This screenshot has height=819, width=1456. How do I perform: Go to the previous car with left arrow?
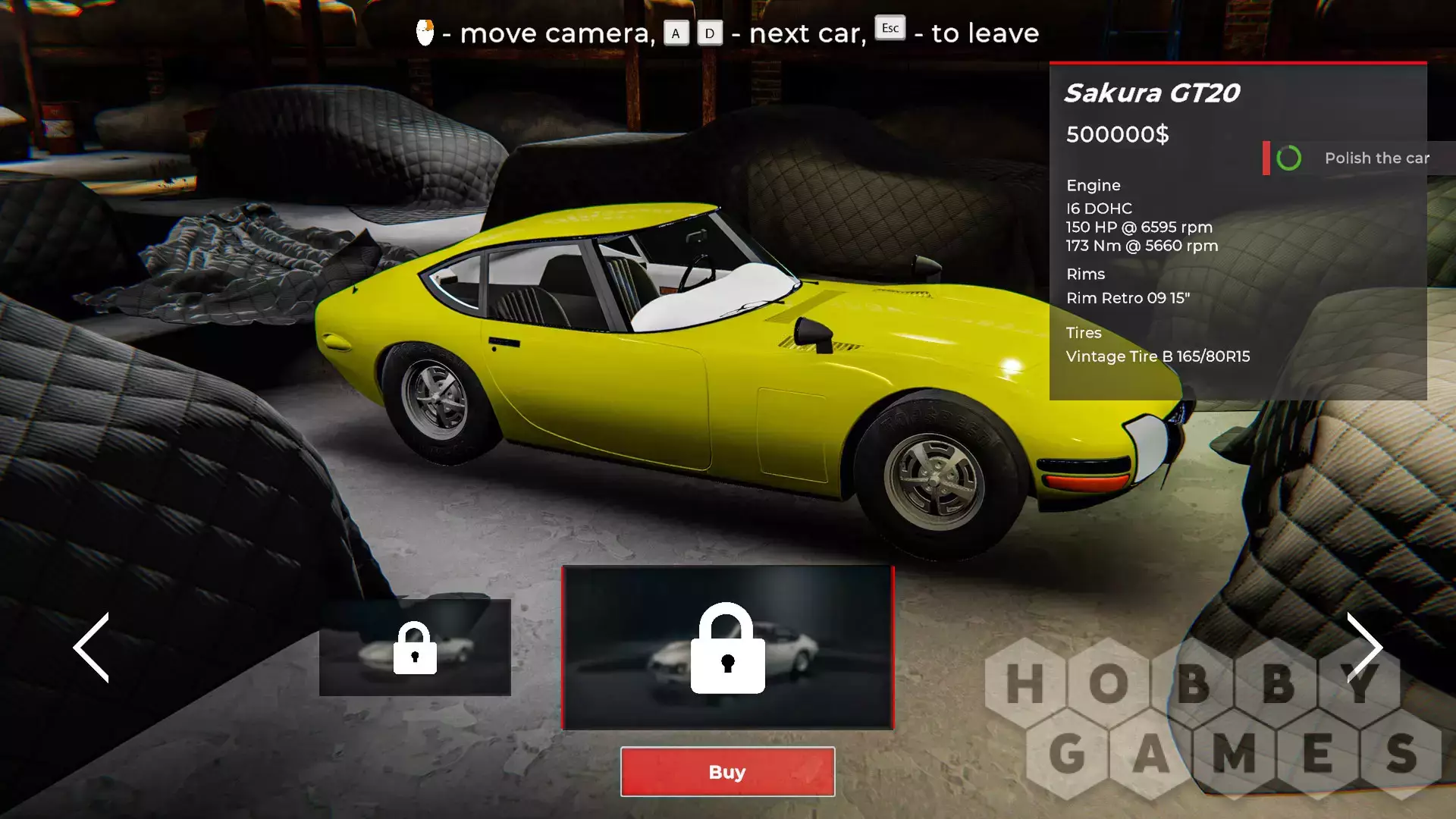(93, 647)
